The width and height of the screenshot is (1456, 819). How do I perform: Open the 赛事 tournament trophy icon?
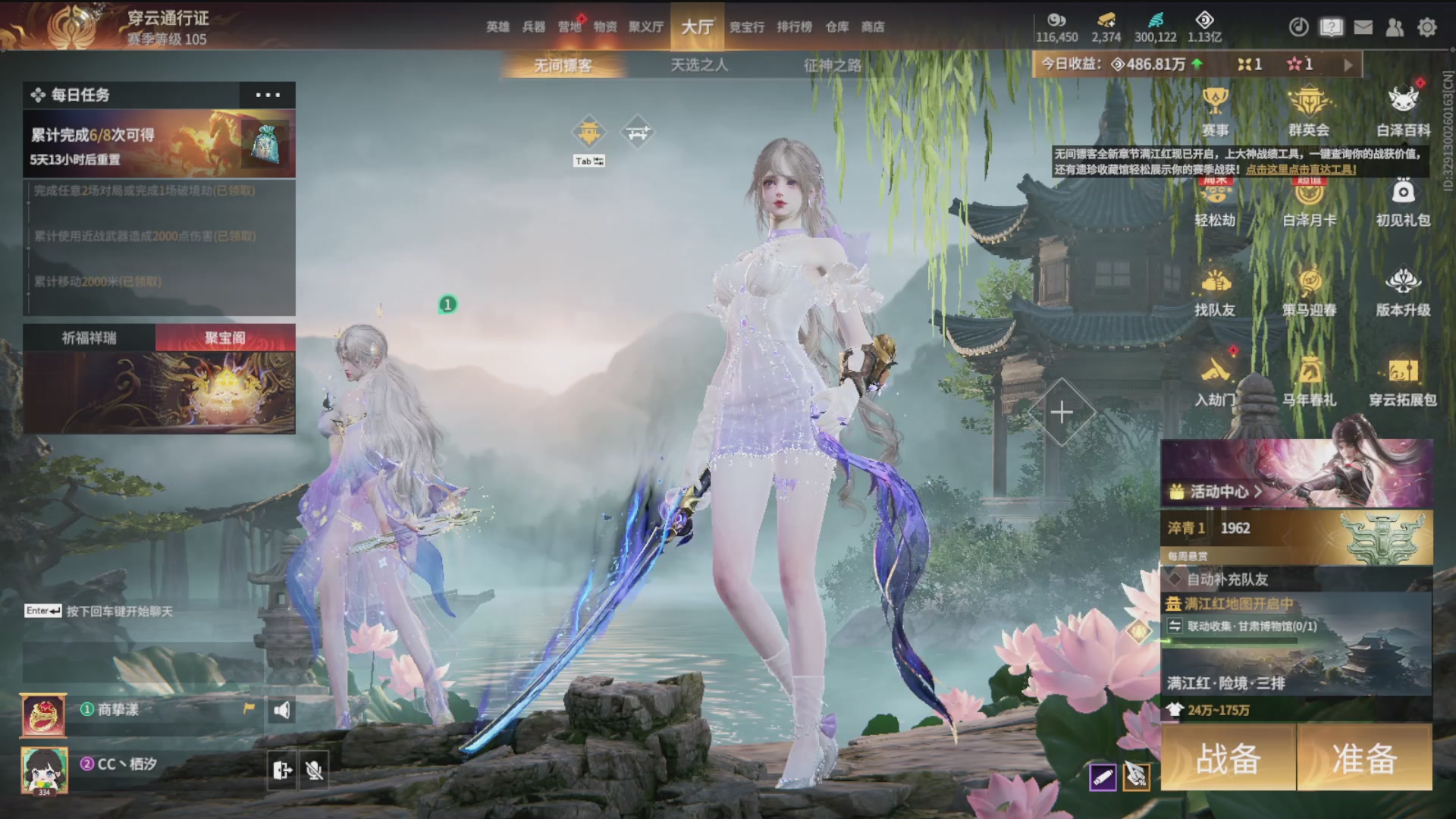coord(1215,111)
